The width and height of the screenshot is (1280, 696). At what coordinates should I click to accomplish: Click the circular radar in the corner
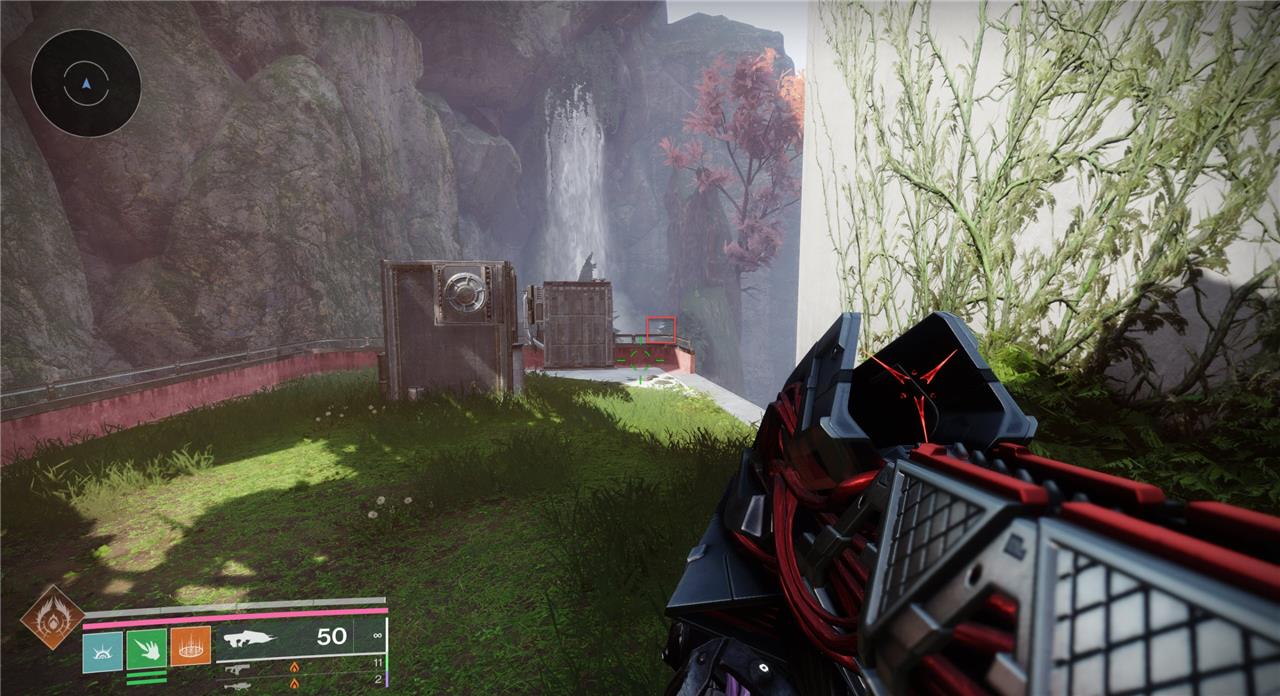point(85,83)
